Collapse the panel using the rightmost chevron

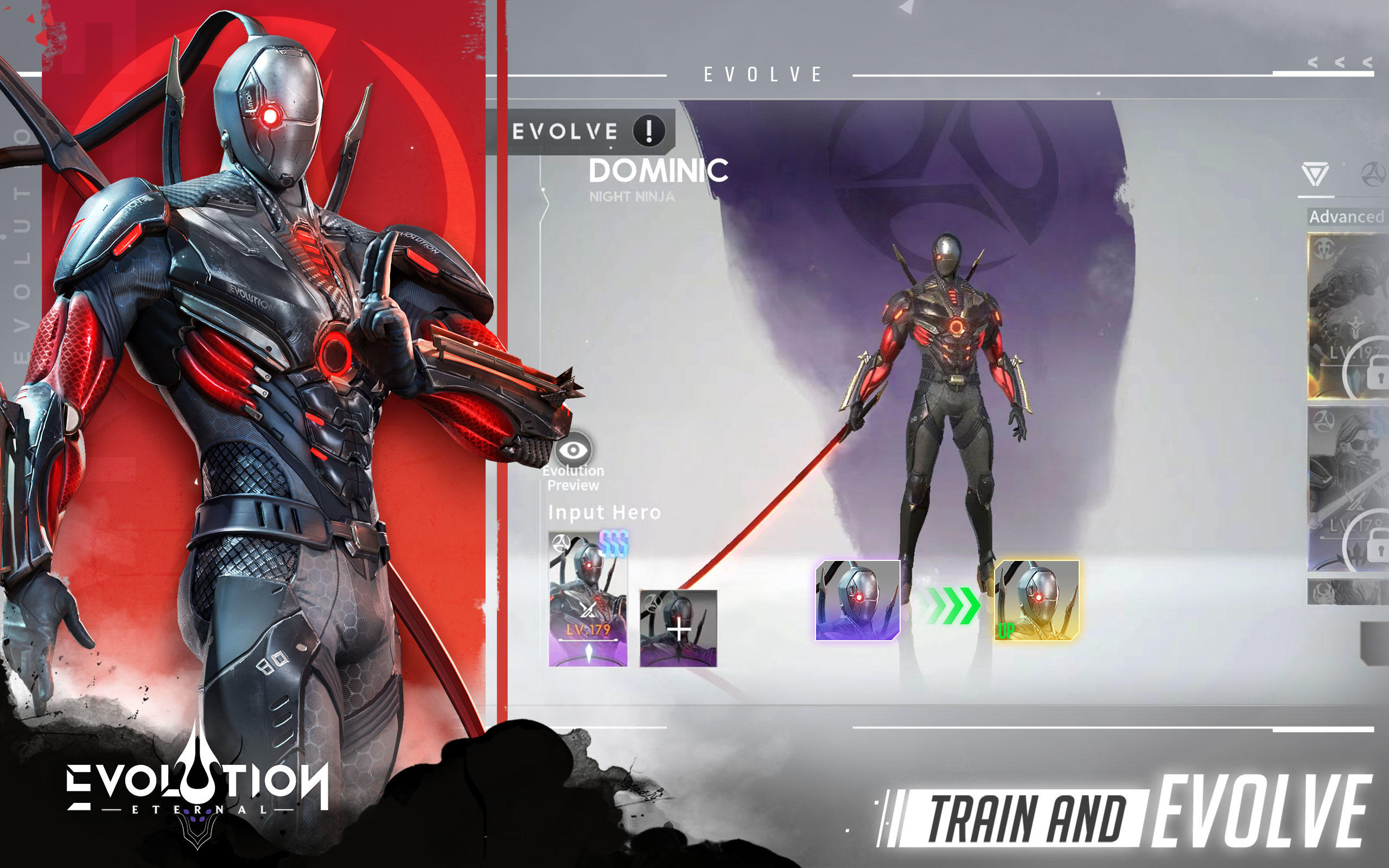coord(1368,63)
